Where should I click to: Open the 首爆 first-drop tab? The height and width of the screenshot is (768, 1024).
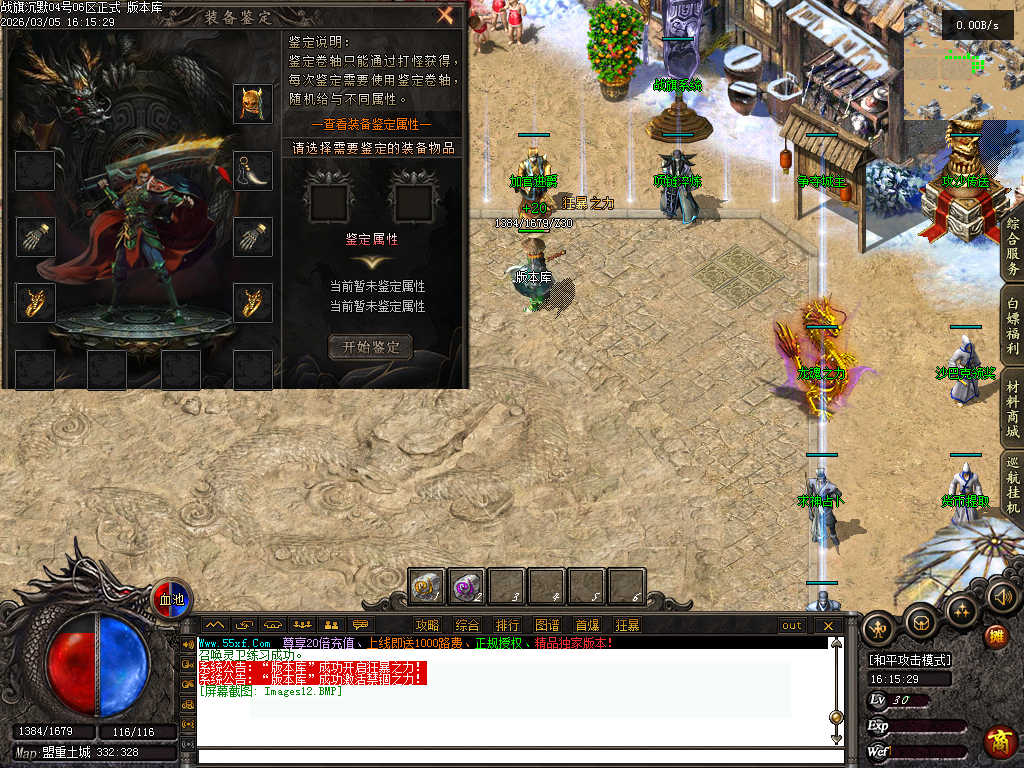(587, 625)
